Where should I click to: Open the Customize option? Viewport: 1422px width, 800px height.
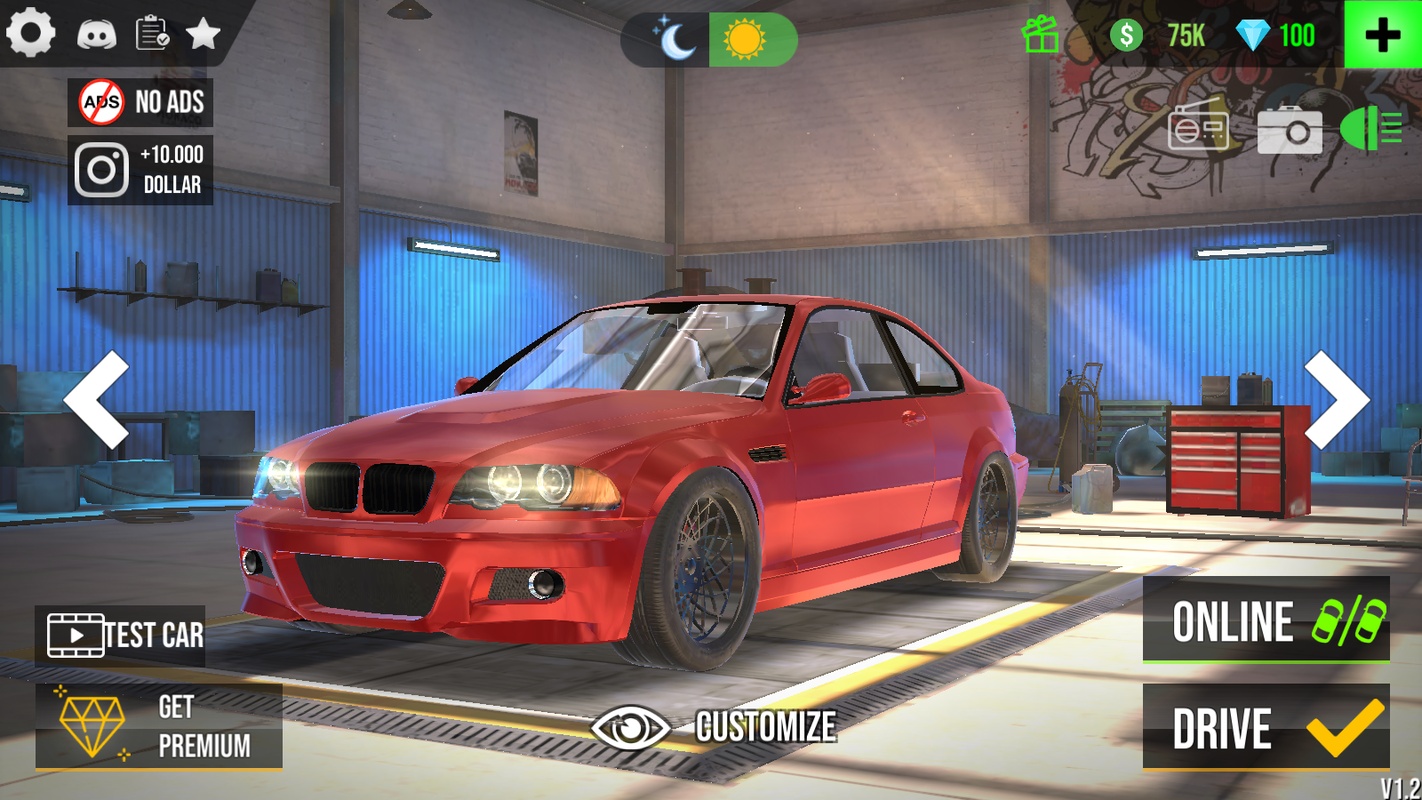(714, 727)
